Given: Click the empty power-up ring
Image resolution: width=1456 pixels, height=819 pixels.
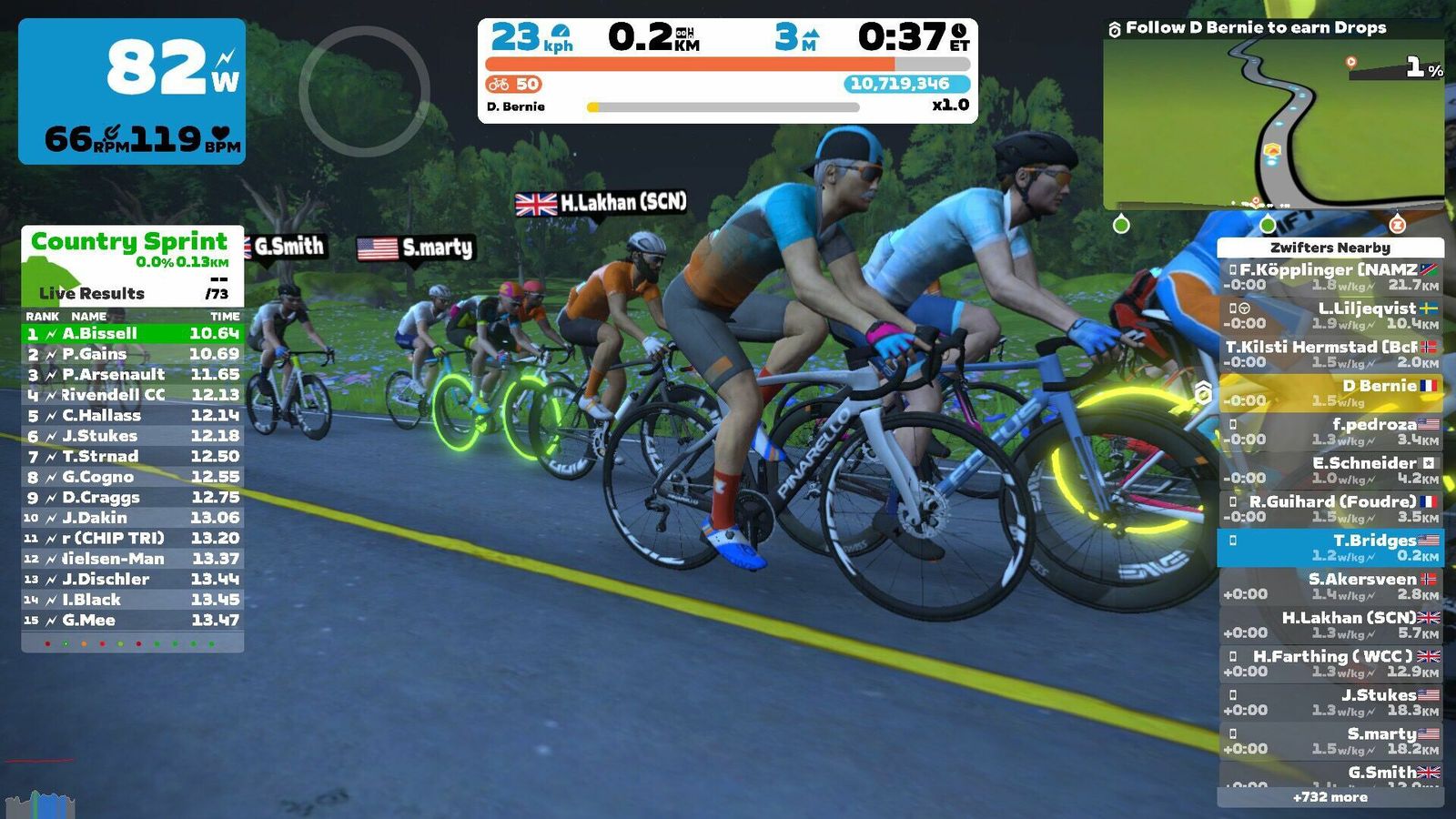Looking at the screenshot, I should click(364, 91).
